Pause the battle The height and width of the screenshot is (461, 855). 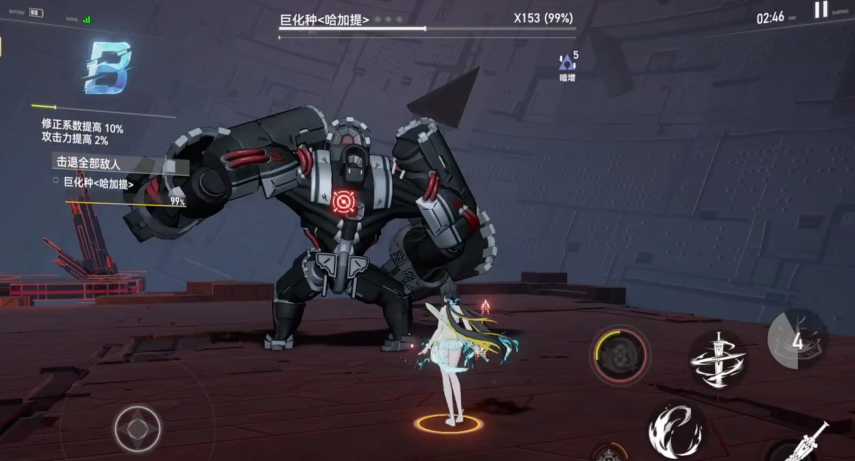pos(820,10)
